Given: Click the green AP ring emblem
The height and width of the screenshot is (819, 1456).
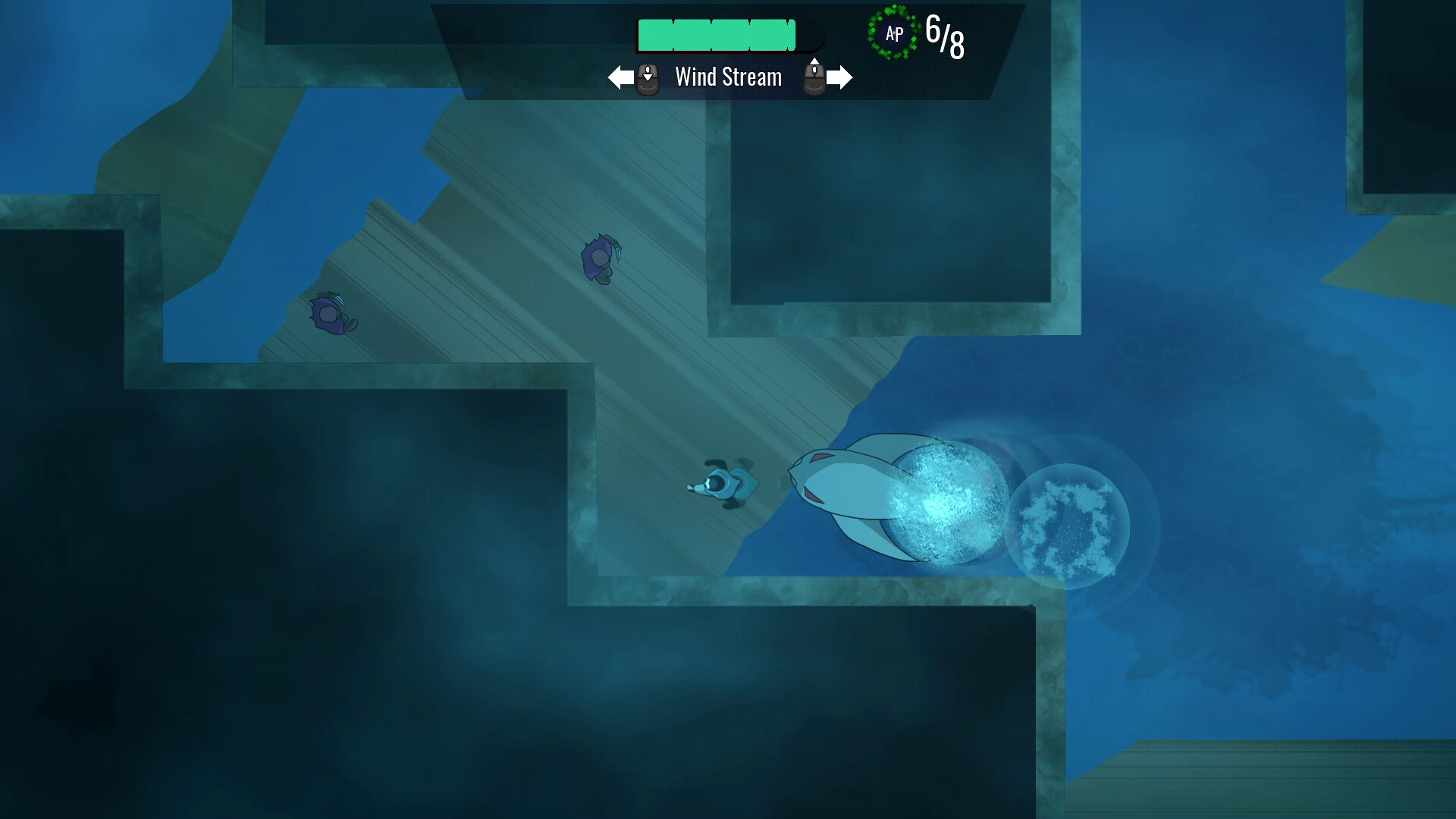Looking at the screenshot, I should (x=893, y=33).
